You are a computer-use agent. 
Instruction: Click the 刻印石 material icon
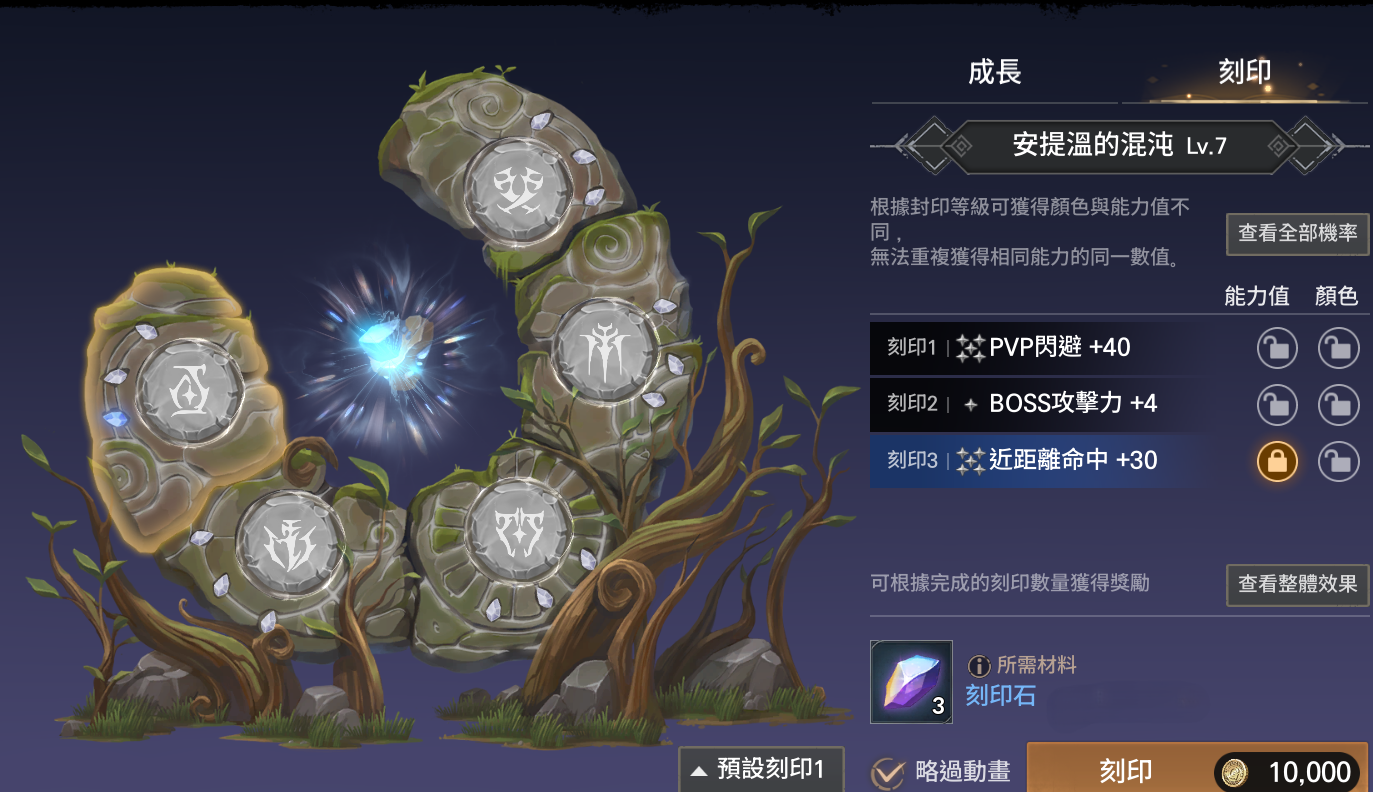tap(911, 681)
